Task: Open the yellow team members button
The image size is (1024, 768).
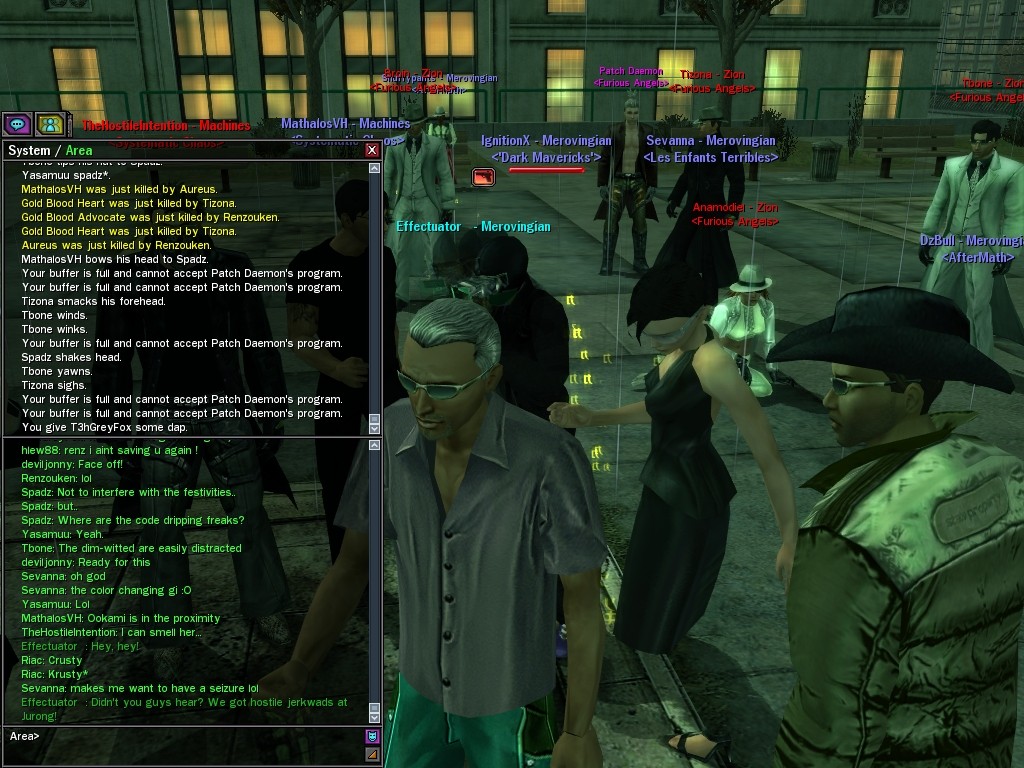Action: point(50,124)
